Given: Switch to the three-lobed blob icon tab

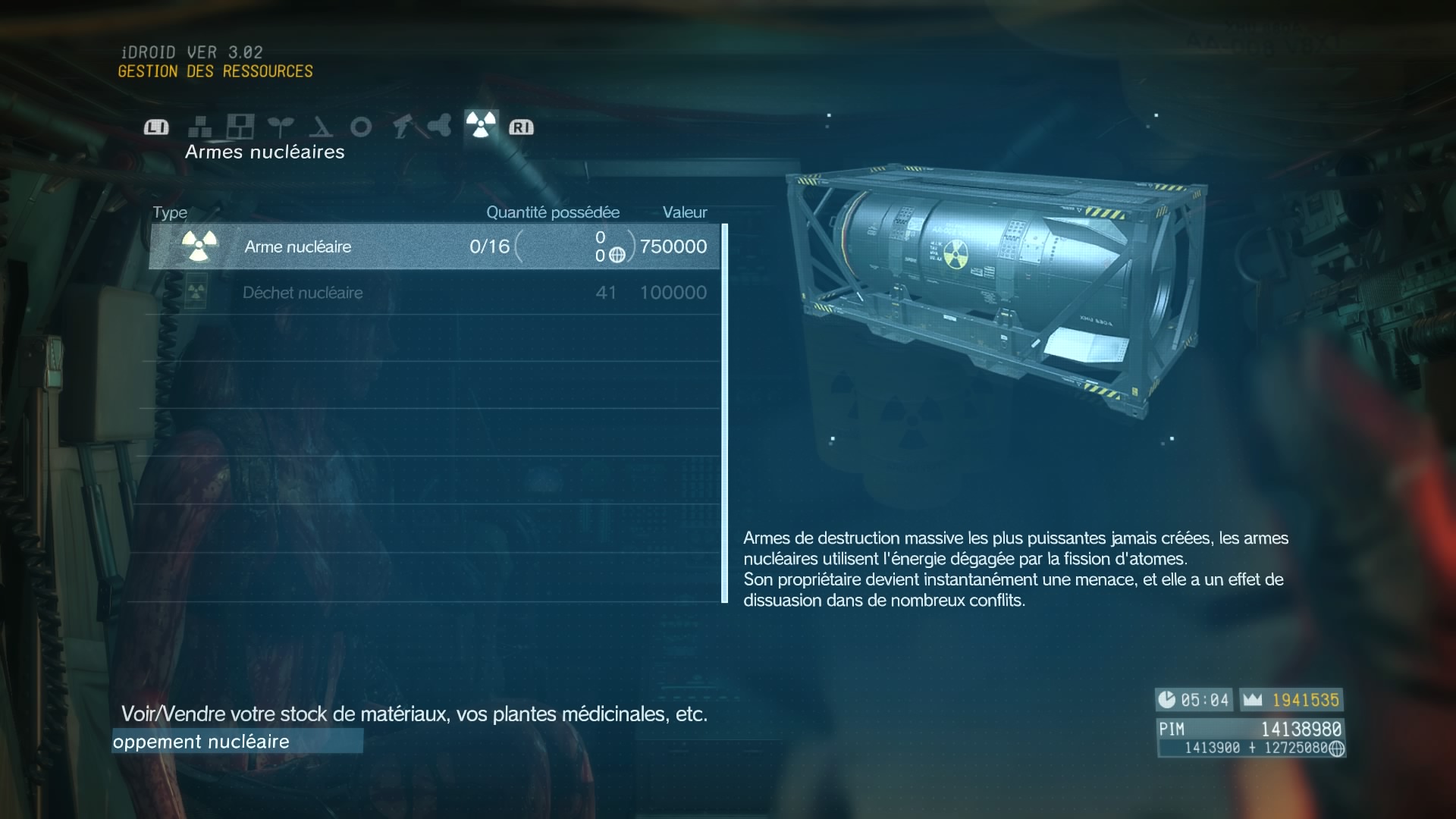Looking at the screenshot, I should 440,125.
